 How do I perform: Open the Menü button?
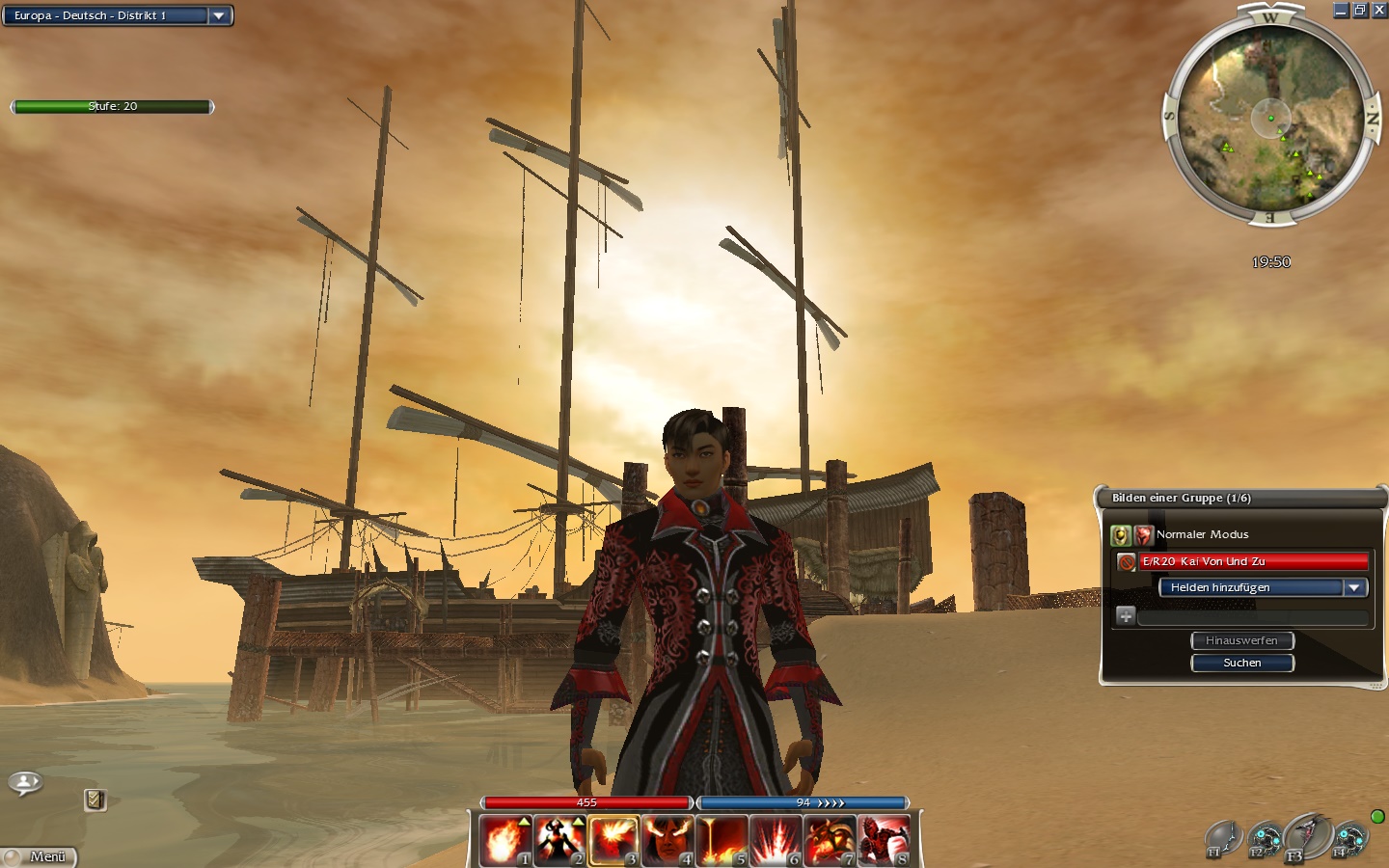coord(39,856)
